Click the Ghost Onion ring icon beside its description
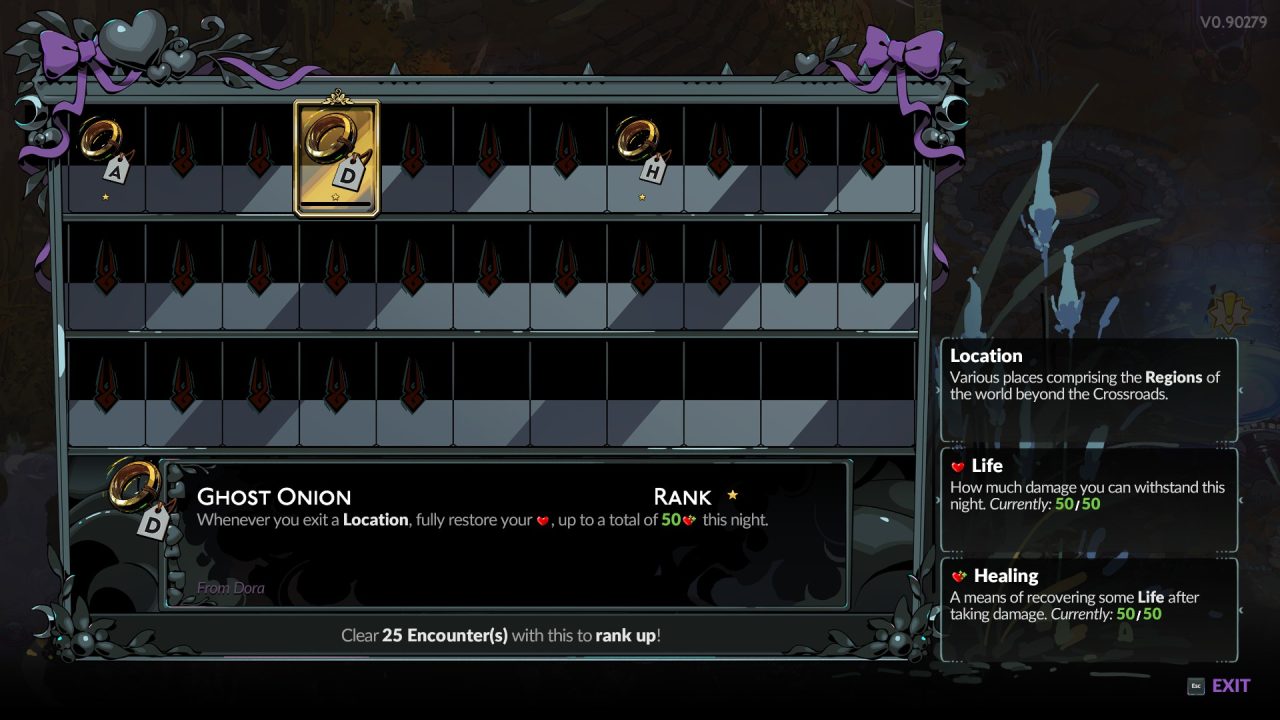This screenshot has height=720, width=1280. (x=132, y=483)
